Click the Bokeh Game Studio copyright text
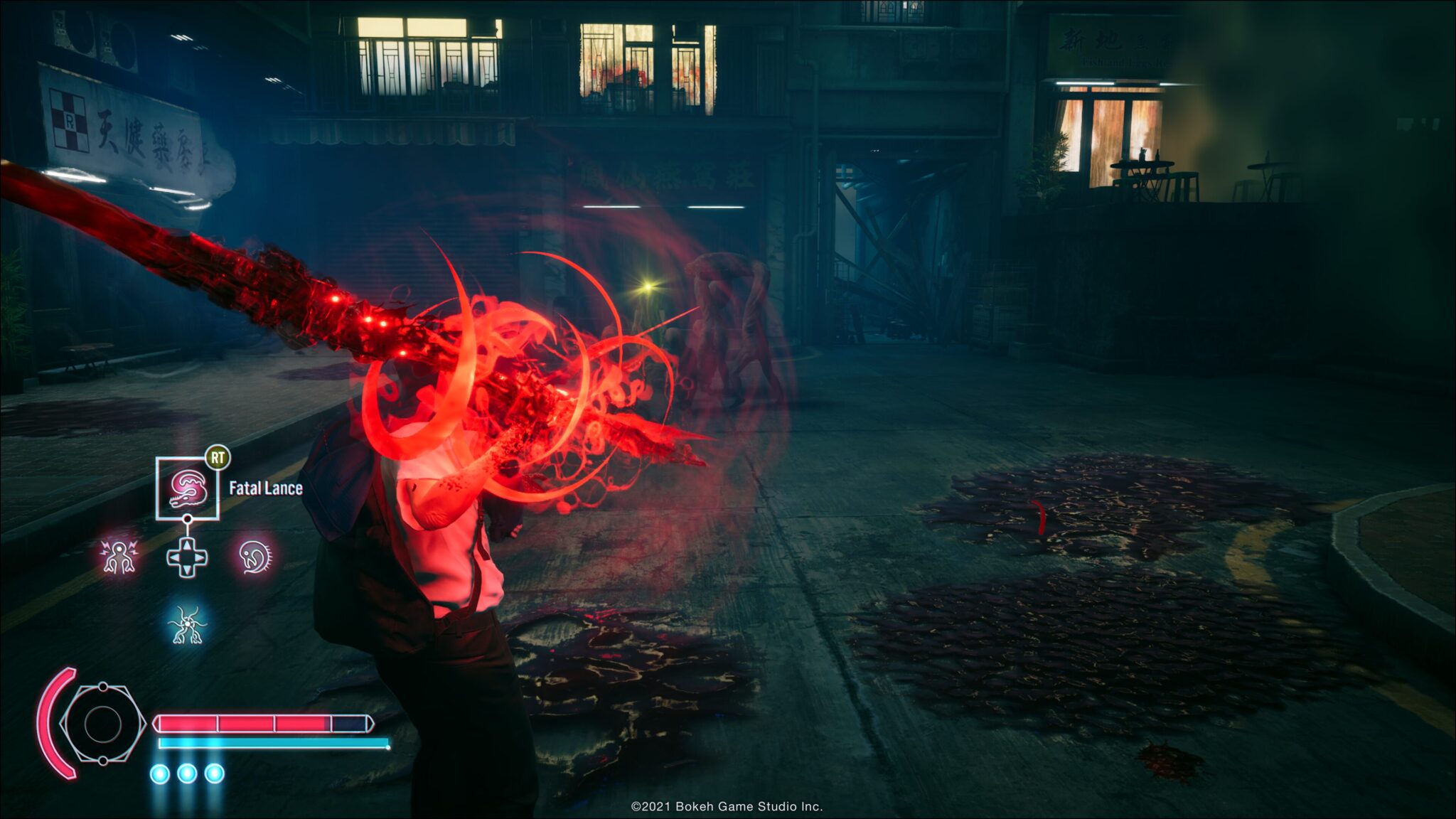Viewport: 1456px width, 819px height. (x=727, y=805)
